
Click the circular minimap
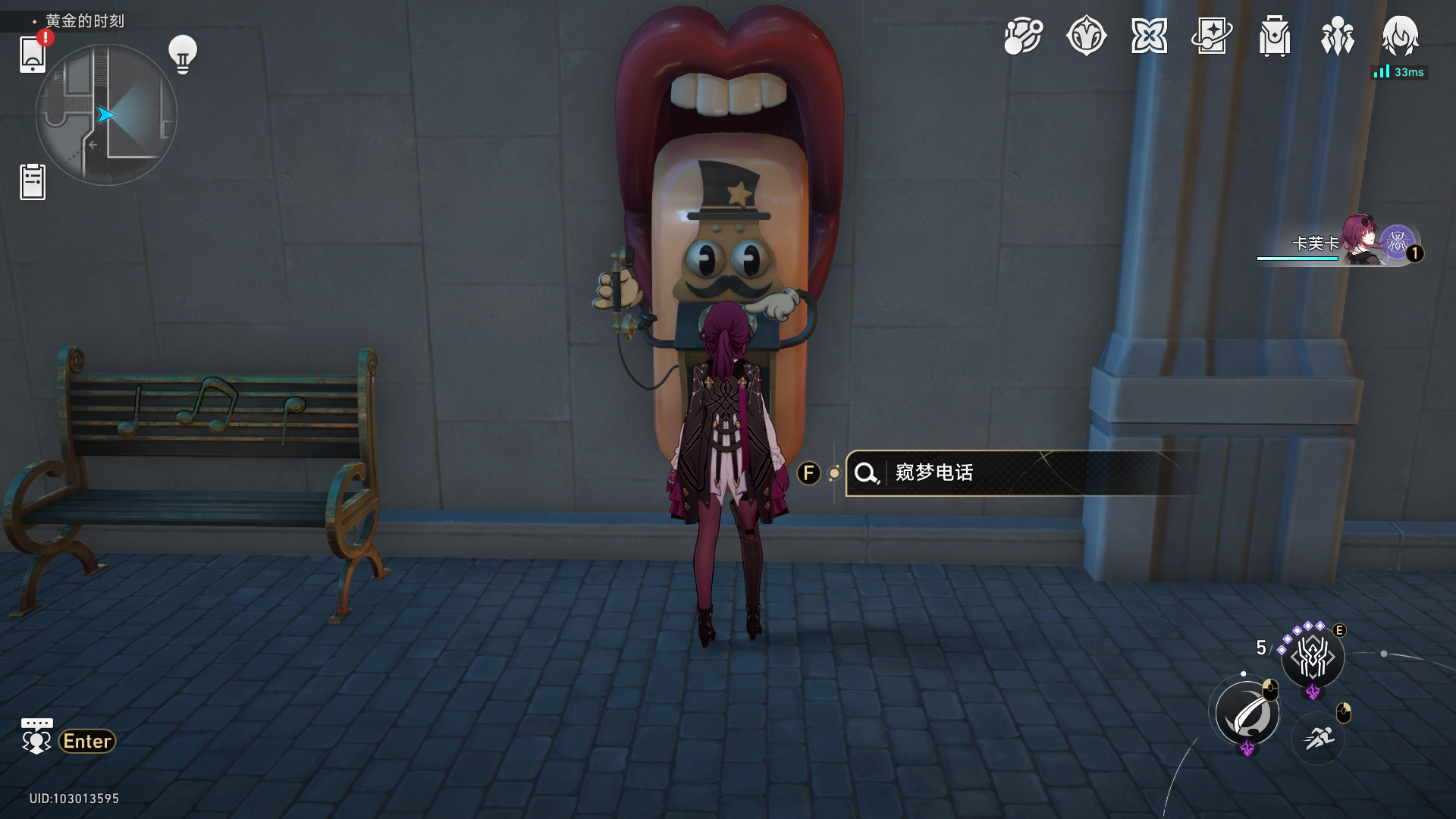tap(106, 115)
